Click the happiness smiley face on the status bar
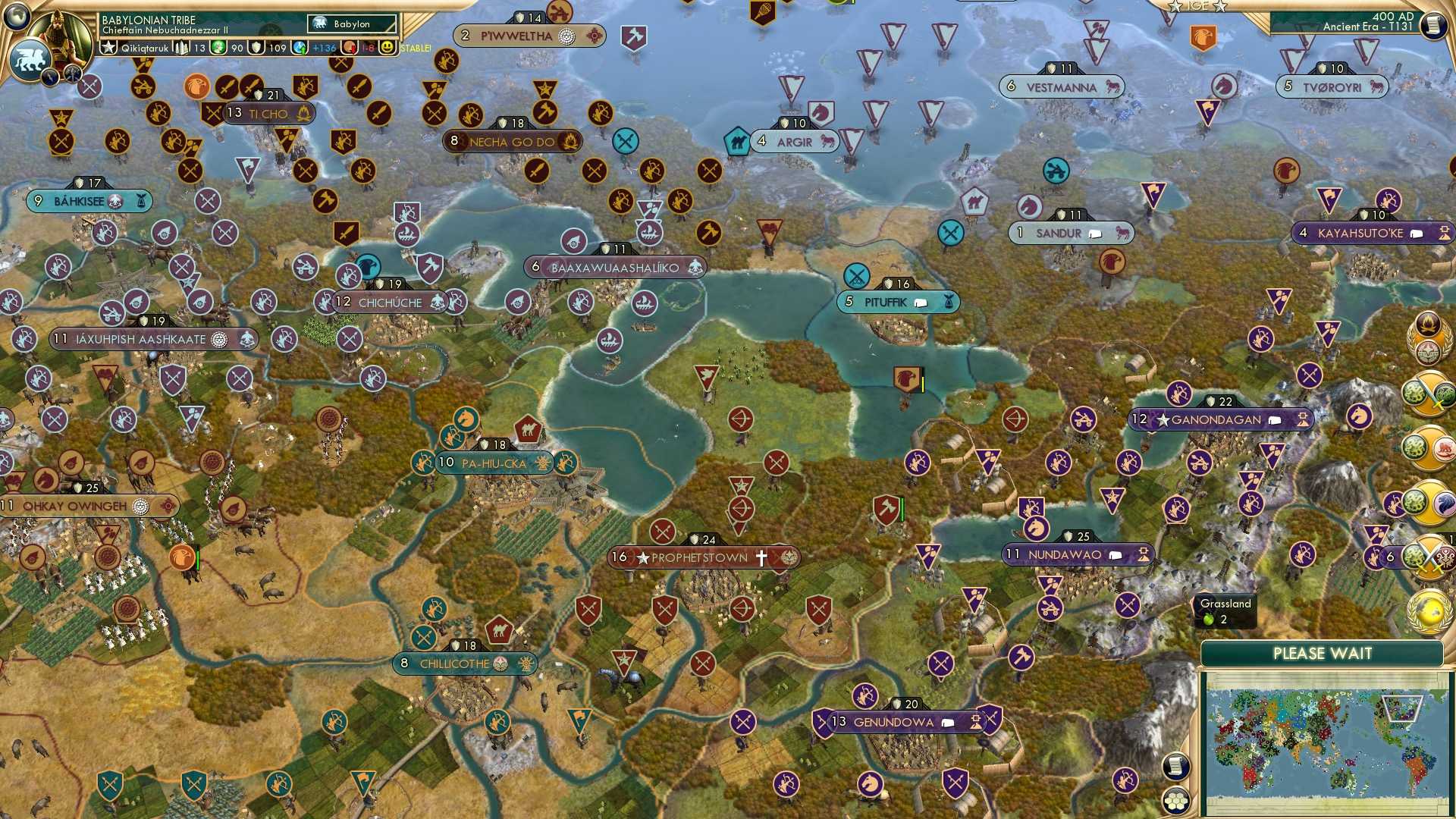Image resolution: width=1456 pixels, height=819 pixels. 387,47
